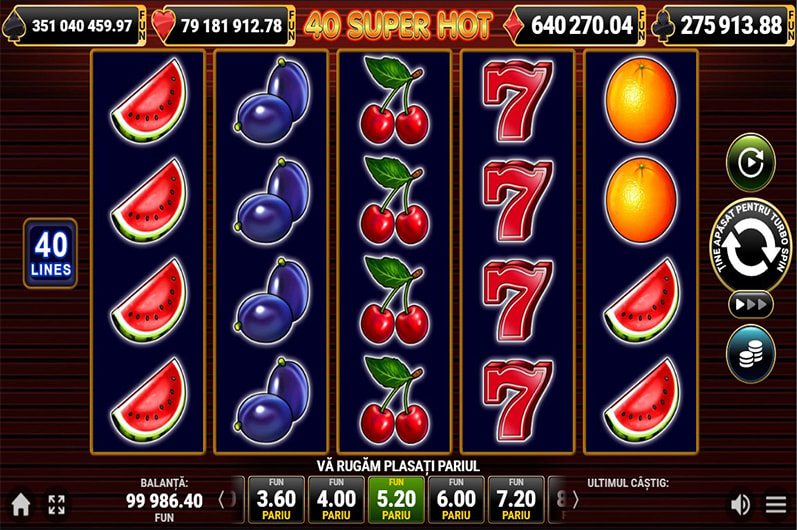The image size is (797, 530).
Task: Place a 6.00 bet
Action: 456,499
